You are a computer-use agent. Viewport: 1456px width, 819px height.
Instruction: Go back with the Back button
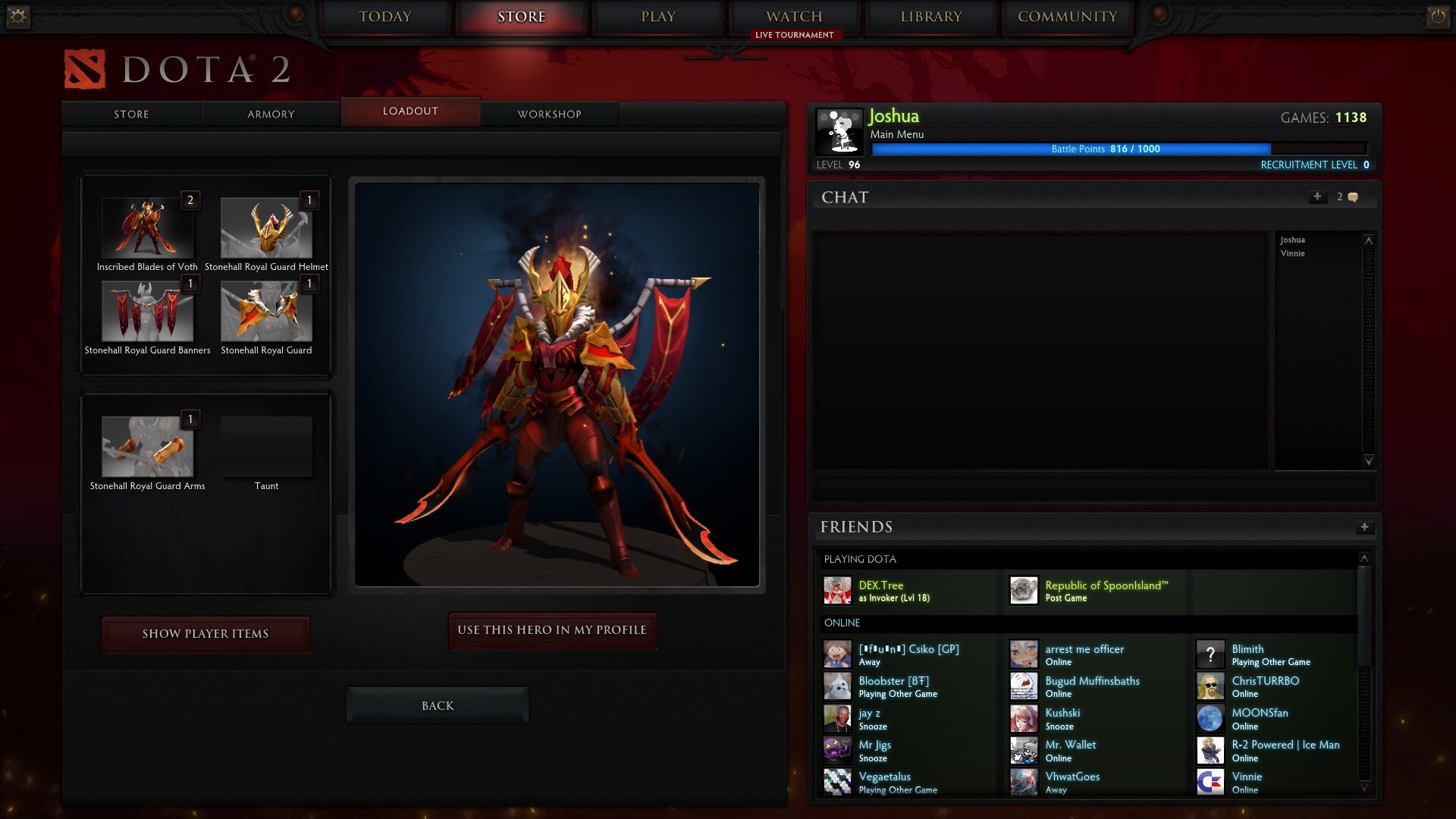tap(438, 706)
